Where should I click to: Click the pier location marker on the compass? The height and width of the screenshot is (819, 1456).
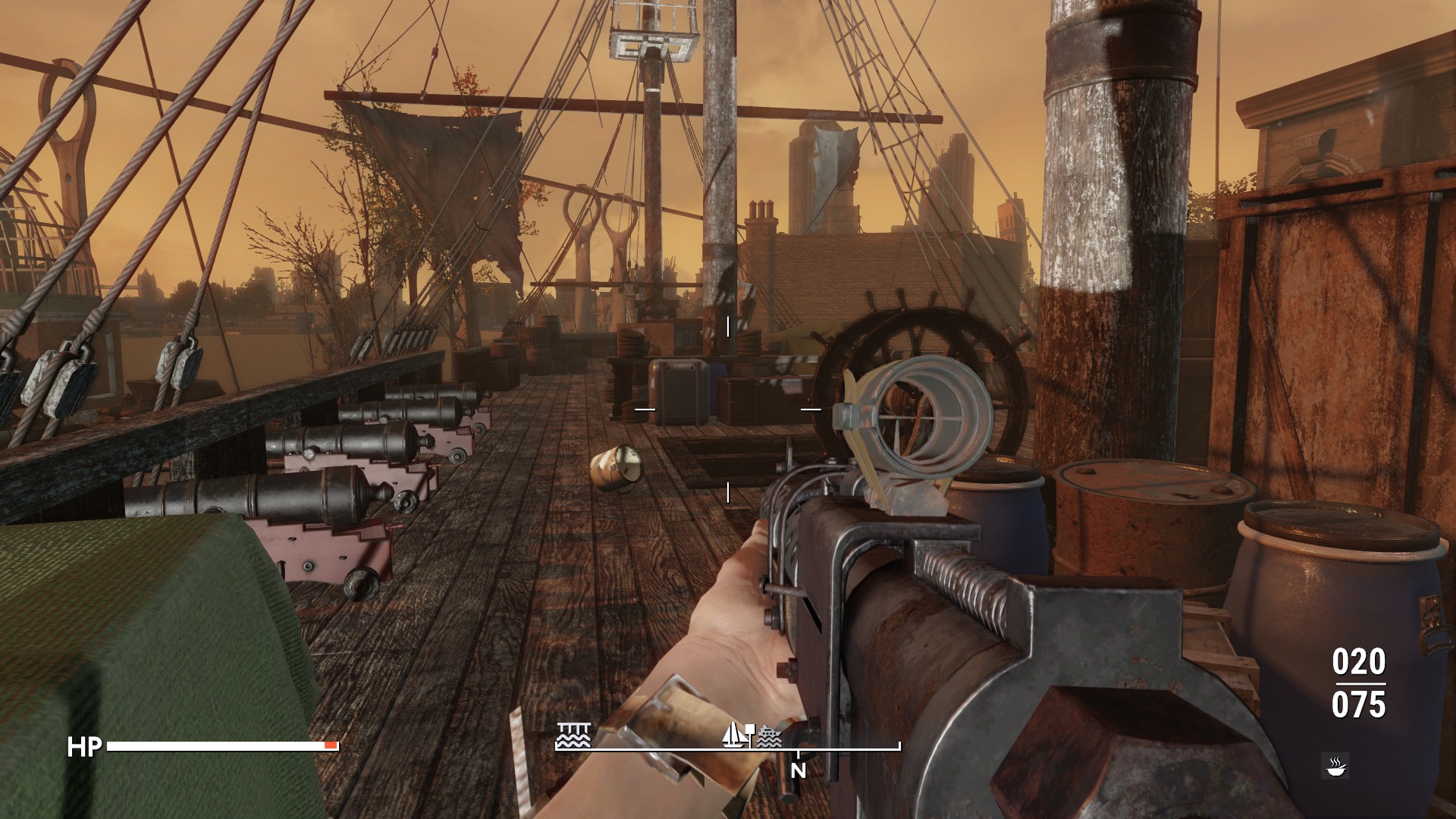click(x=573, y=736)
